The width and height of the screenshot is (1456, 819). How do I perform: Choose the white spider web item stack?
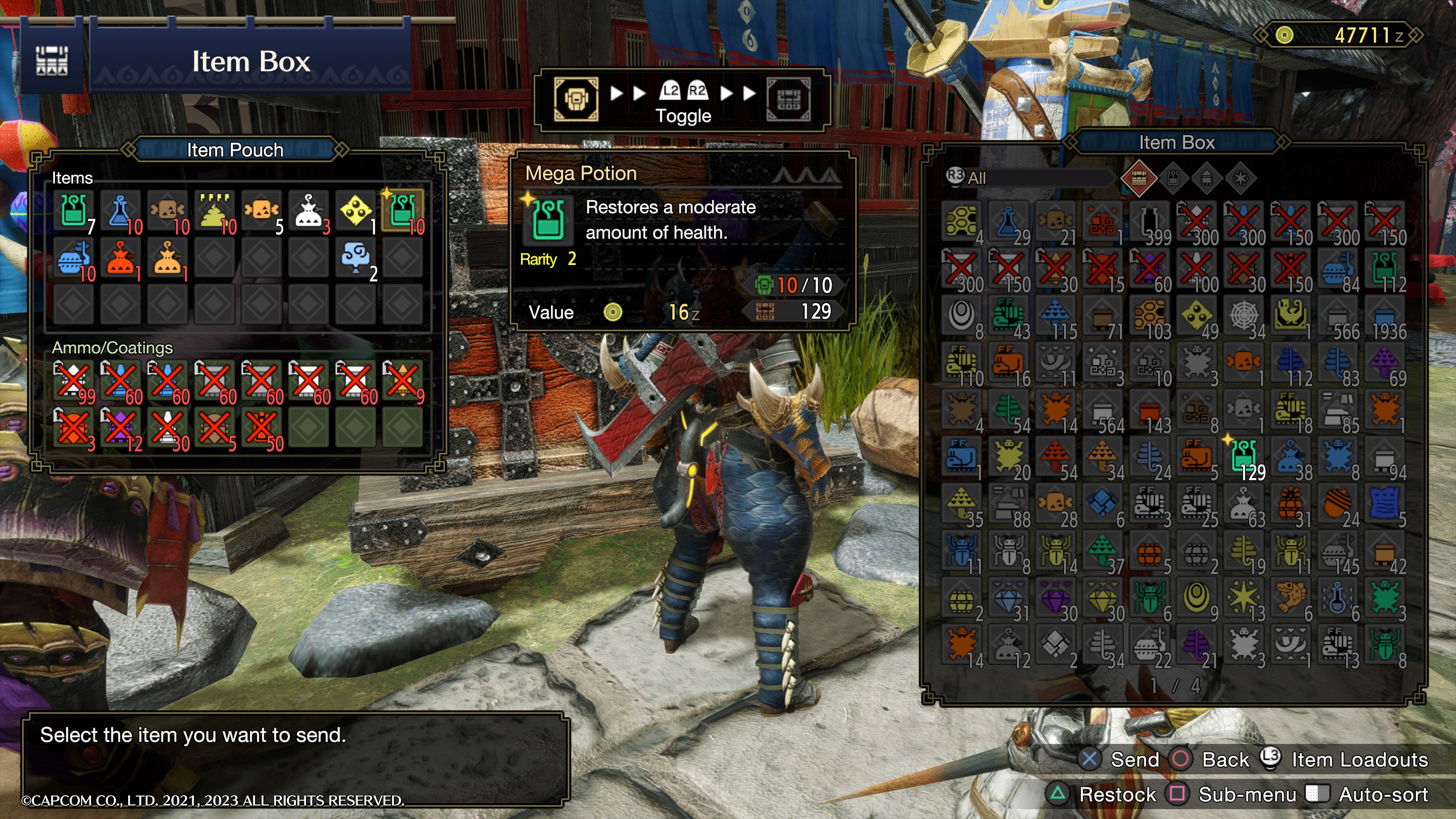tap(1244, 315)
